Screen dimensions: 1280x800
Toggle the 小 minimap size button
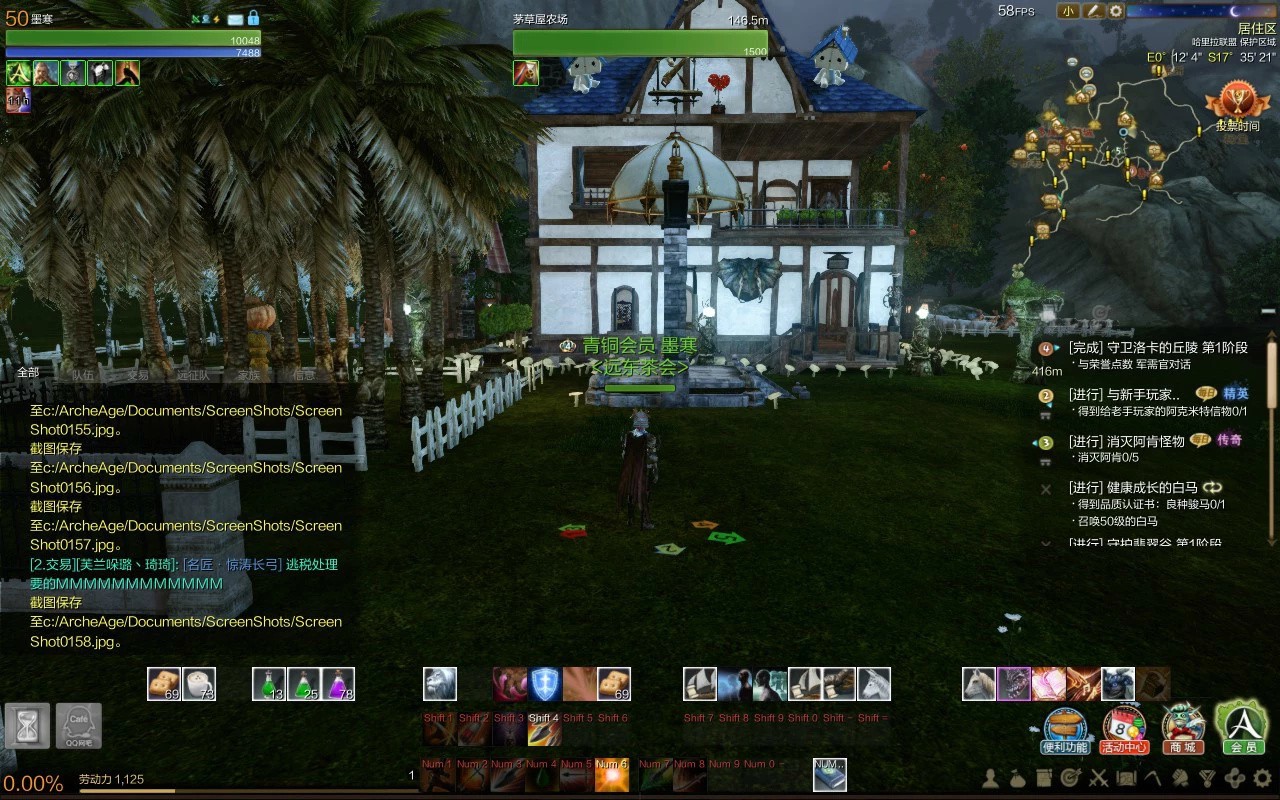(x=1068, y=11)
